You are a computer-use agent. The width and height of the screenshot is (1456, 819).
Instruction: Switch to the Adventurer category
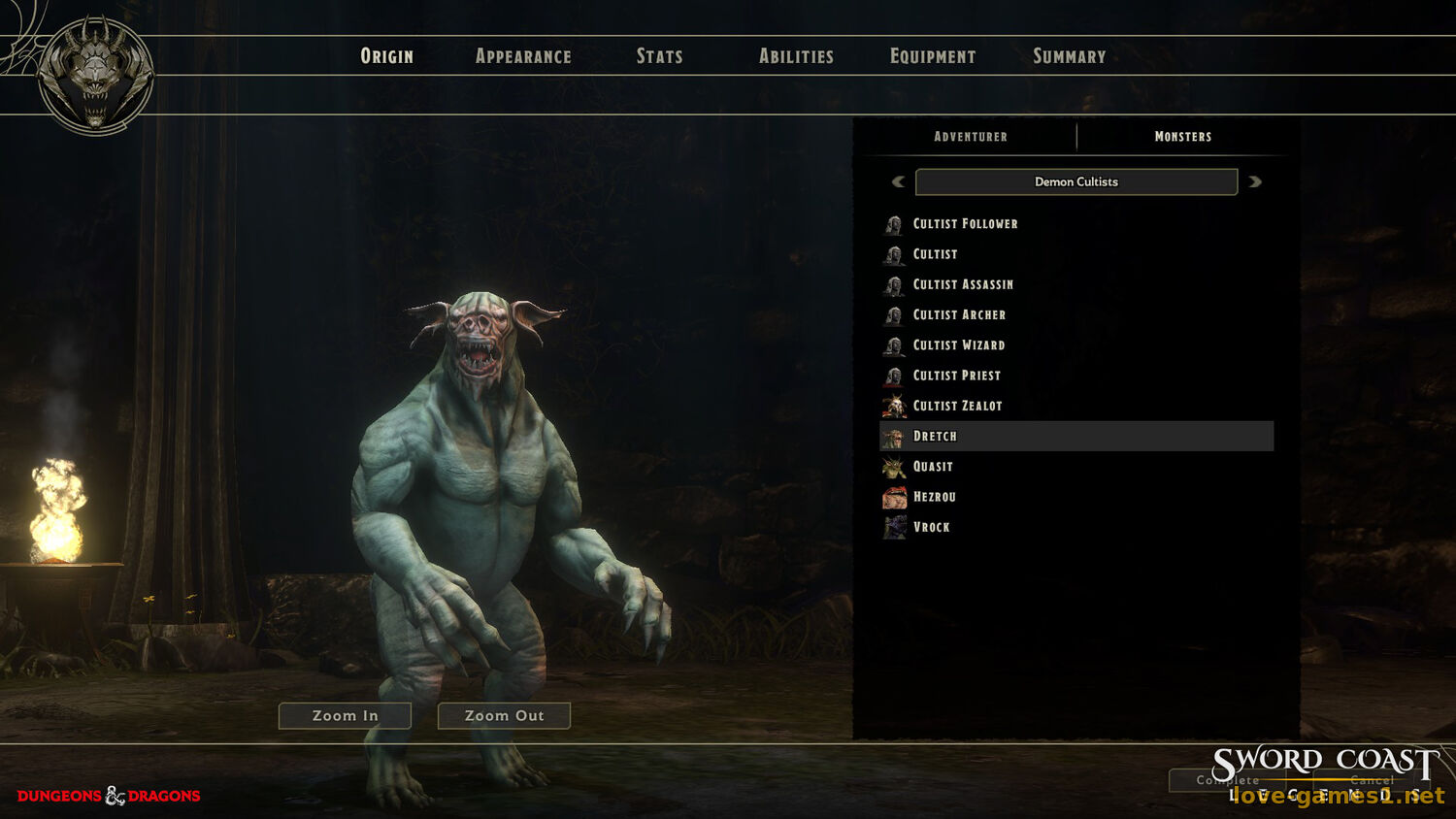pos(970,137)
